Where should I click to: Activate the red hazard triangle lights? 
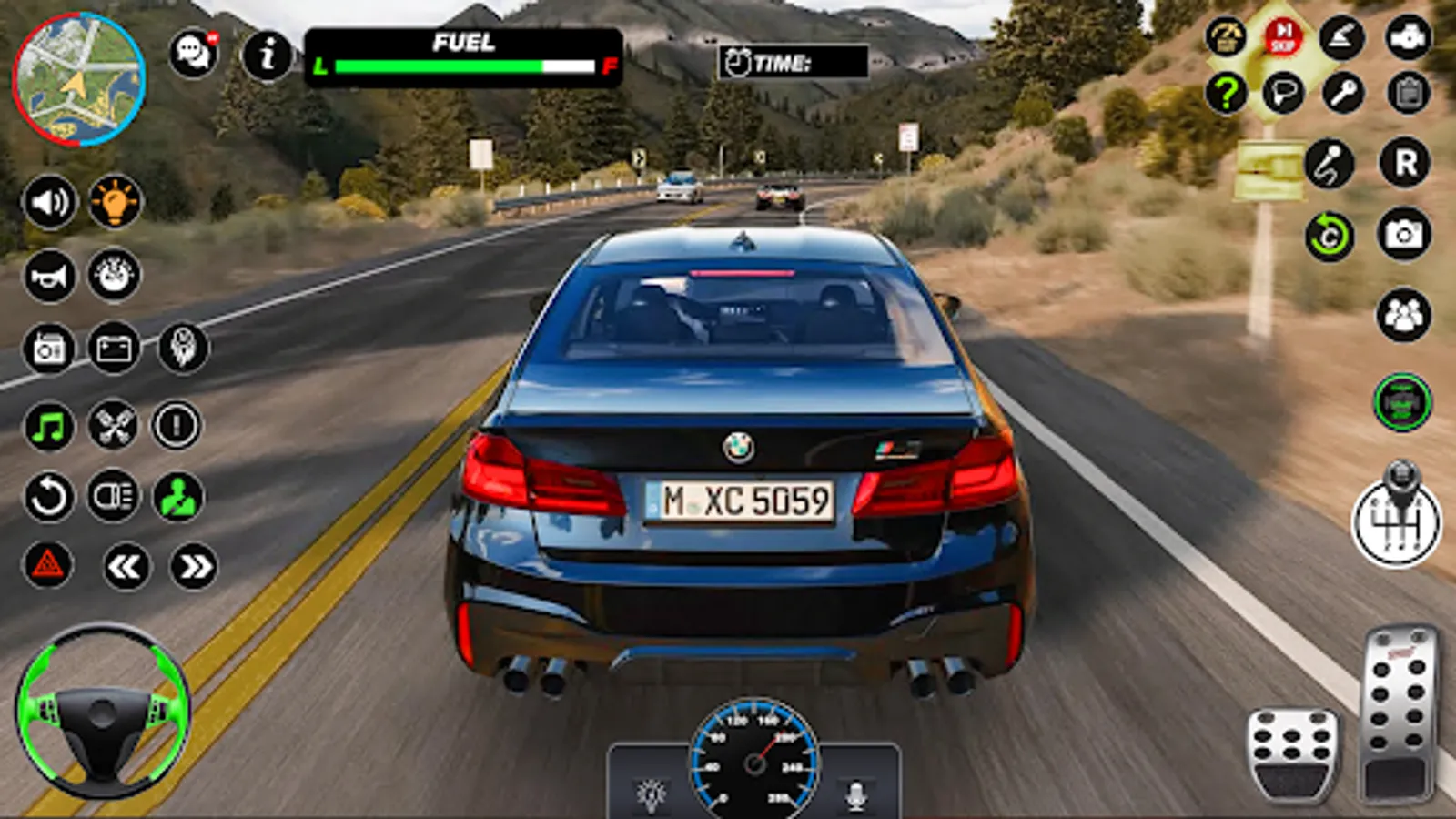(47, 565)
